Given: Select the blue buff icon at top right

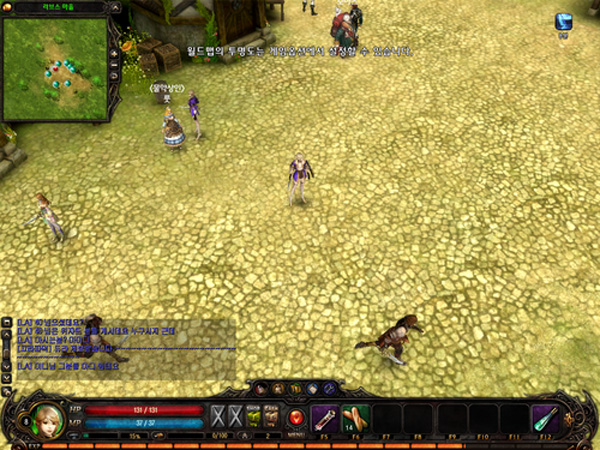Looking at the screenshot, I should pos(564,22).
